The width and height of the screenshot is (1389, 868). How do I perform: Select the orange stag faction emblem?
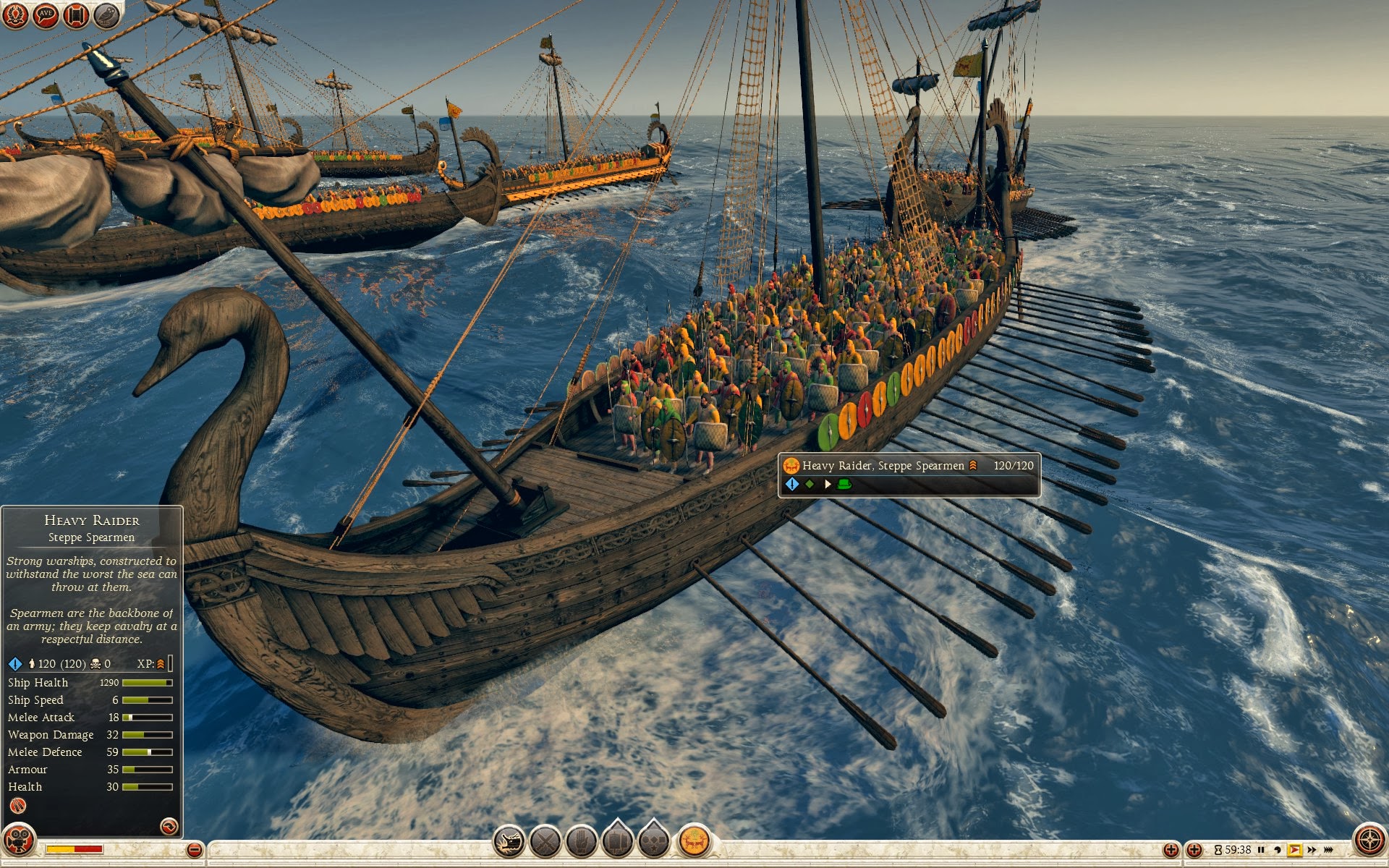pos(694,842)
